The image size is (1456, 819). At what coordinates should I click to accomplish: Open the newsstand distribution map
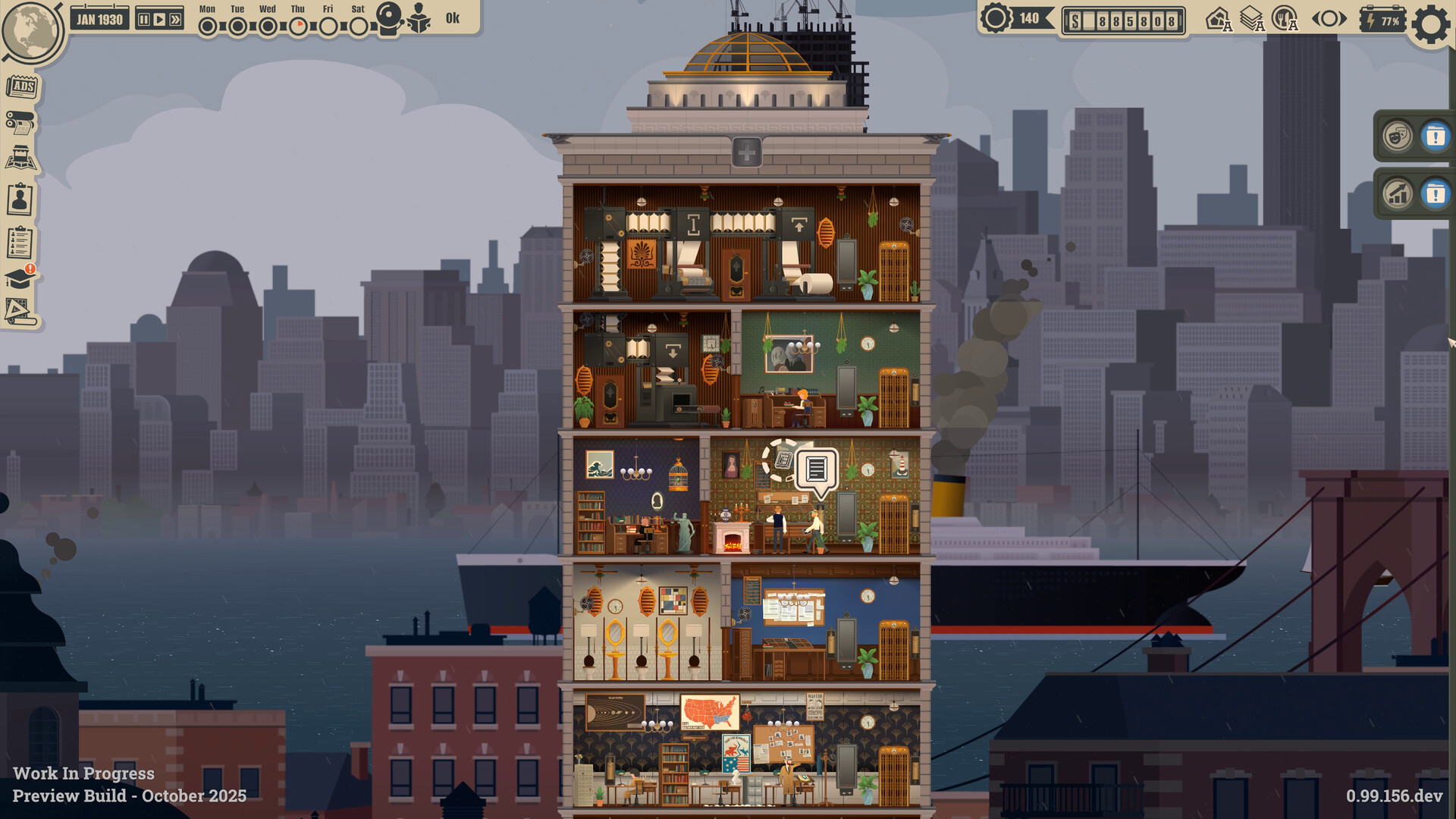20,159
